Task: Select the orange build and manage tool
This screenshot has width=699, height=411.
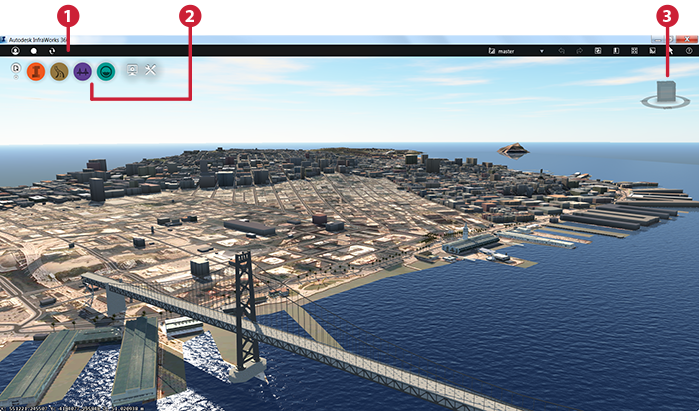Action: point(36,71)
